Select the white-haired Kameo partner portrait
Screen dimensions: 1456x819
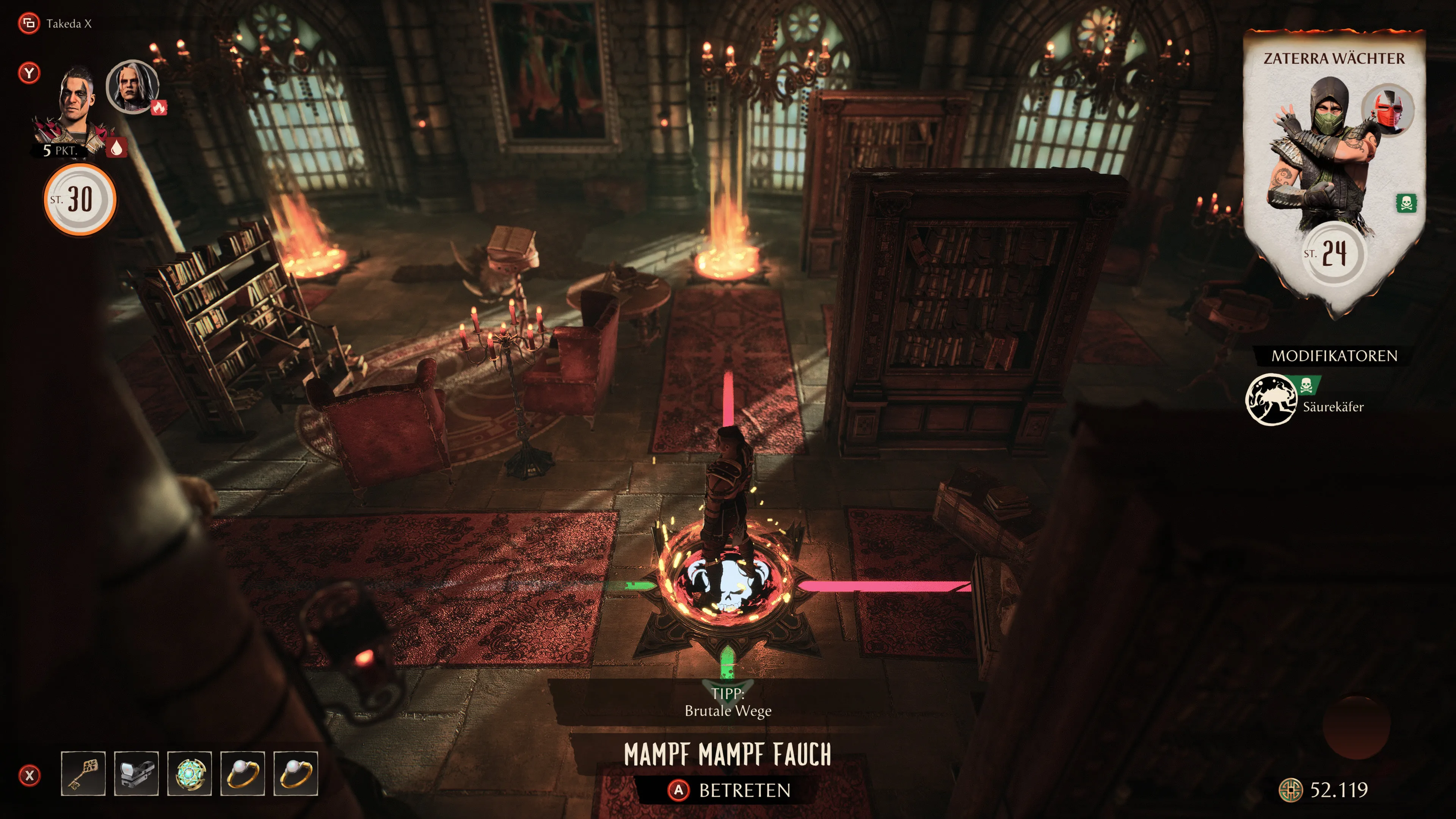tap(132, 87)
